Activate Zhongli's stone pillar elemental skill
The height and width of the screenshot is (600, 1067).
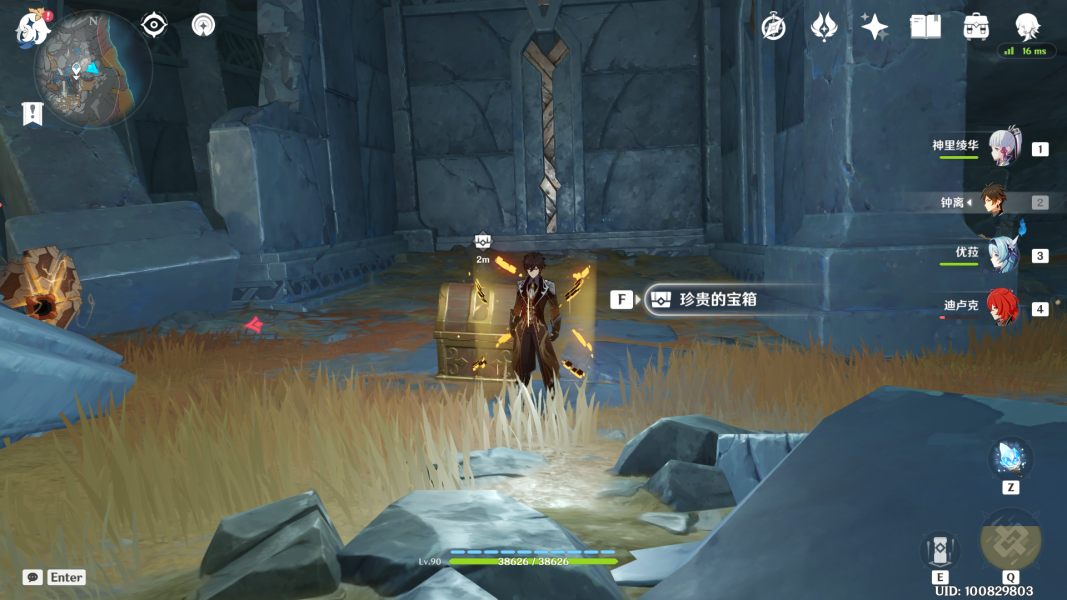point(940,549)
